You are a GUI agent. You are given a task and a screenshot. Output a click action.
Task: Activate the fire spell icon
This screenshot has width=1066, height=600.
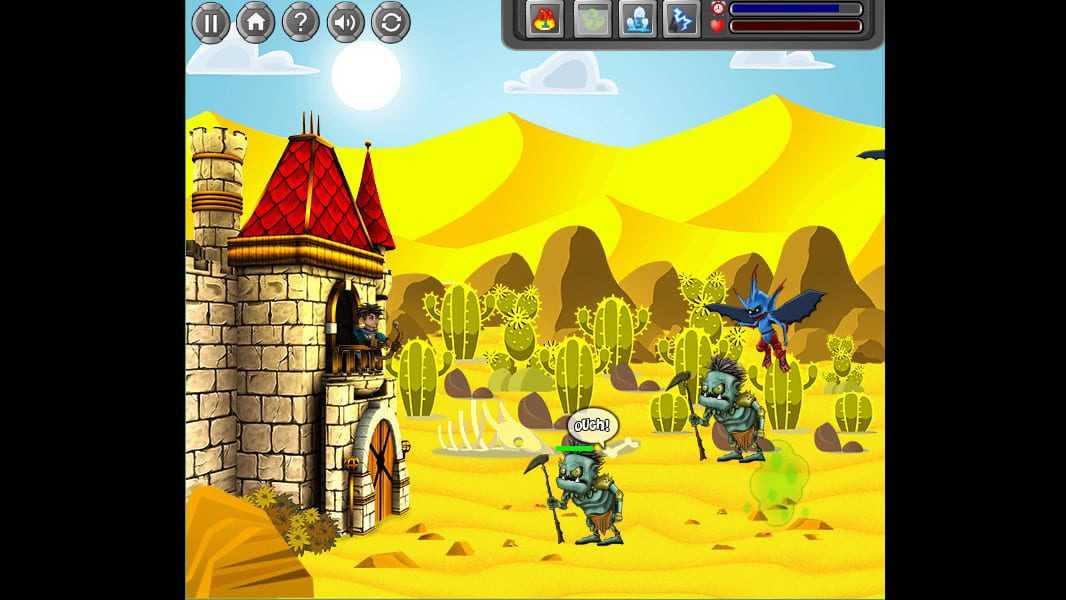545,19
